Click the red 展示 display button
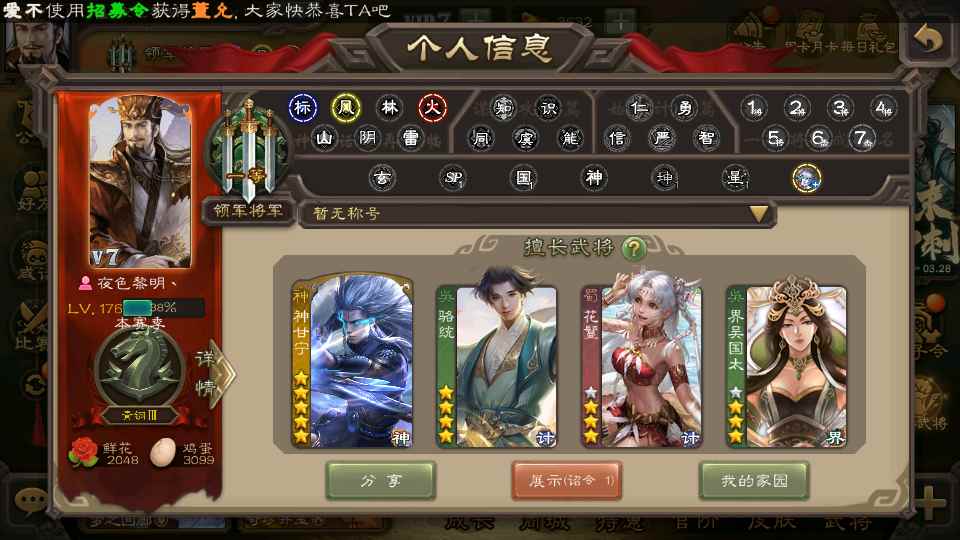 click(x=567, y=480)
